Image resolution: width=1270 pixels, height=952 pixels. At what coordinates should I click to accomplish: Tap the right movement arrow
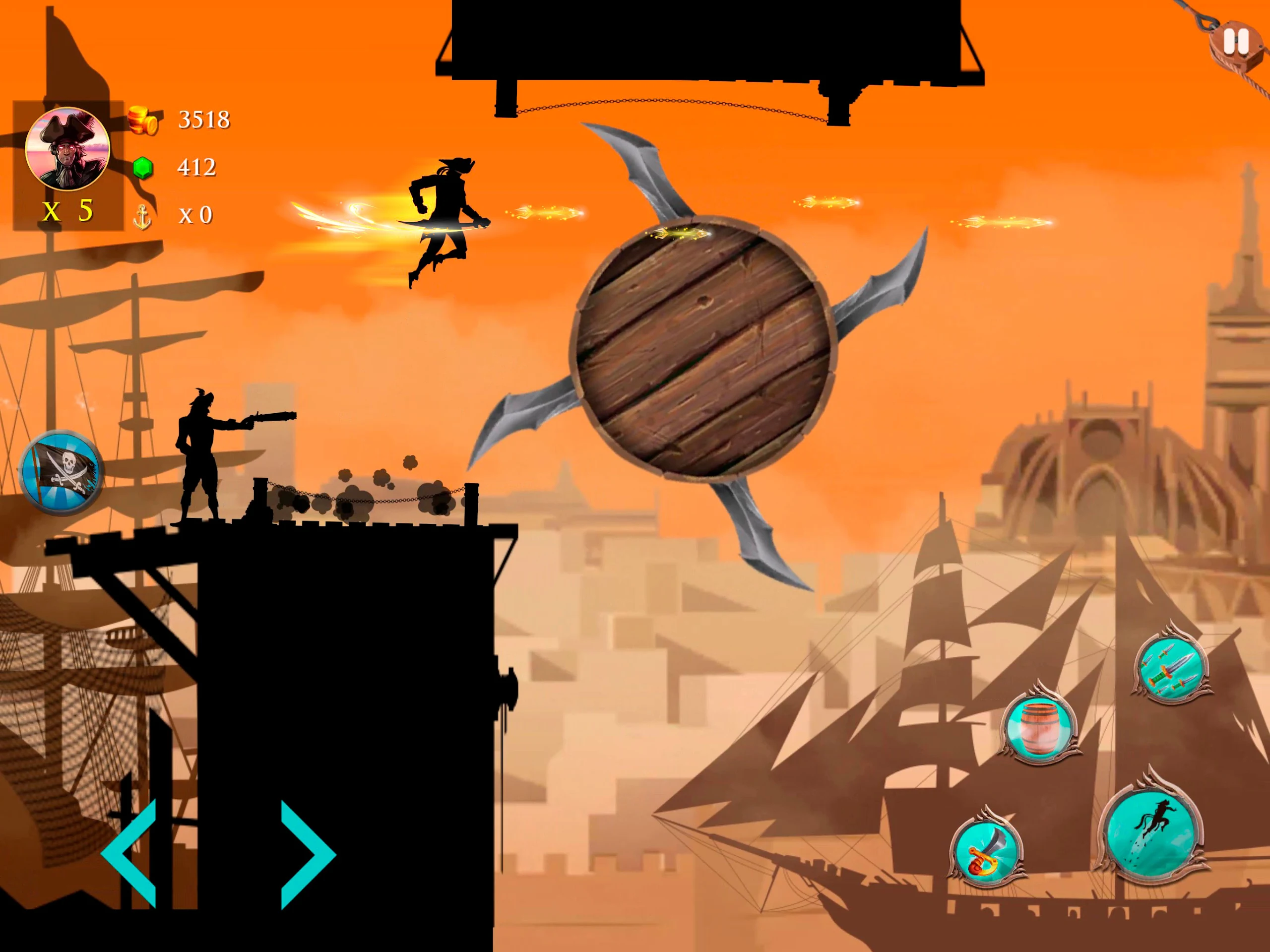point(306,854)
